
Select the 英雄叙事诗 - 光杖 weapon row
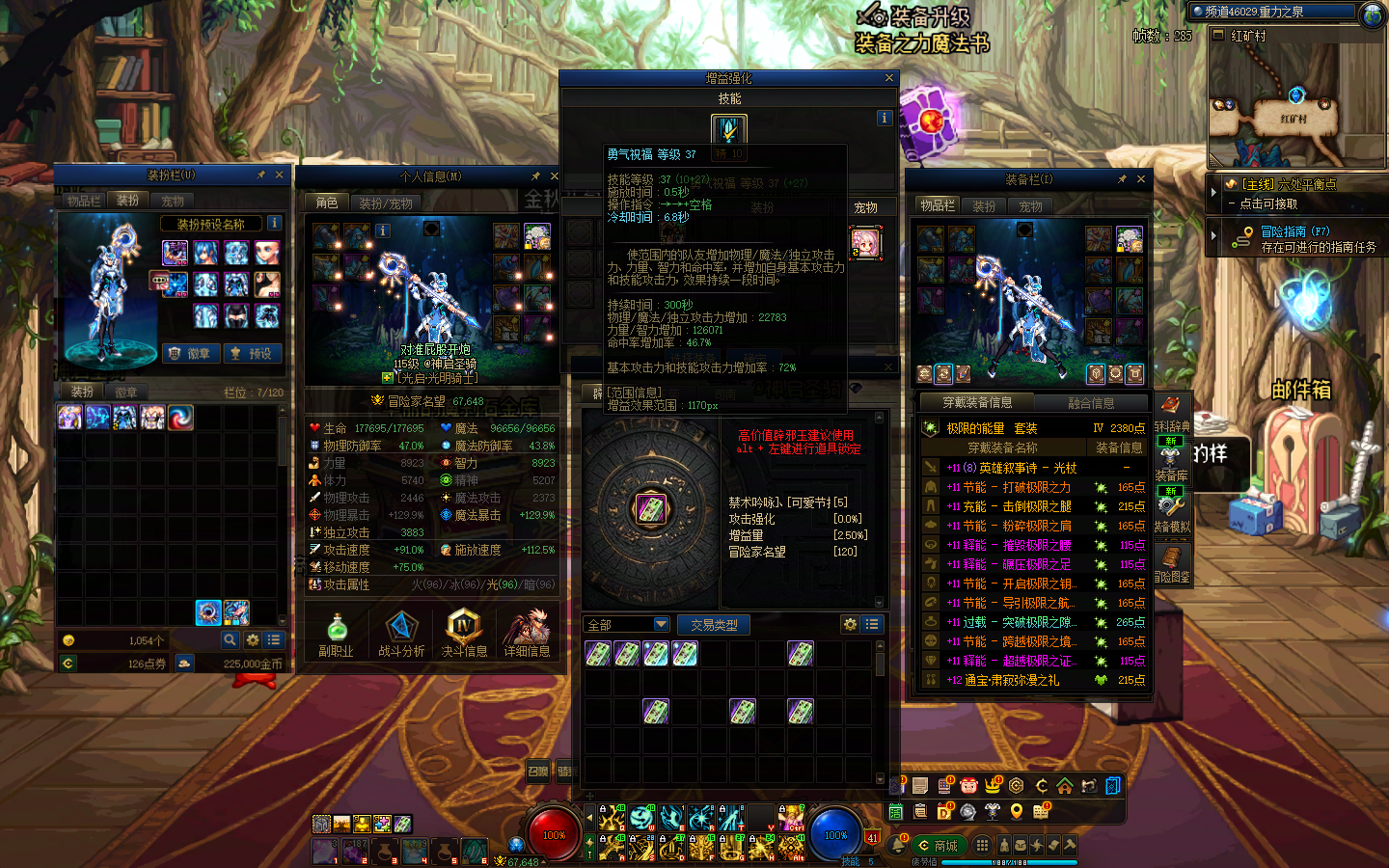tap(1028, 468)
